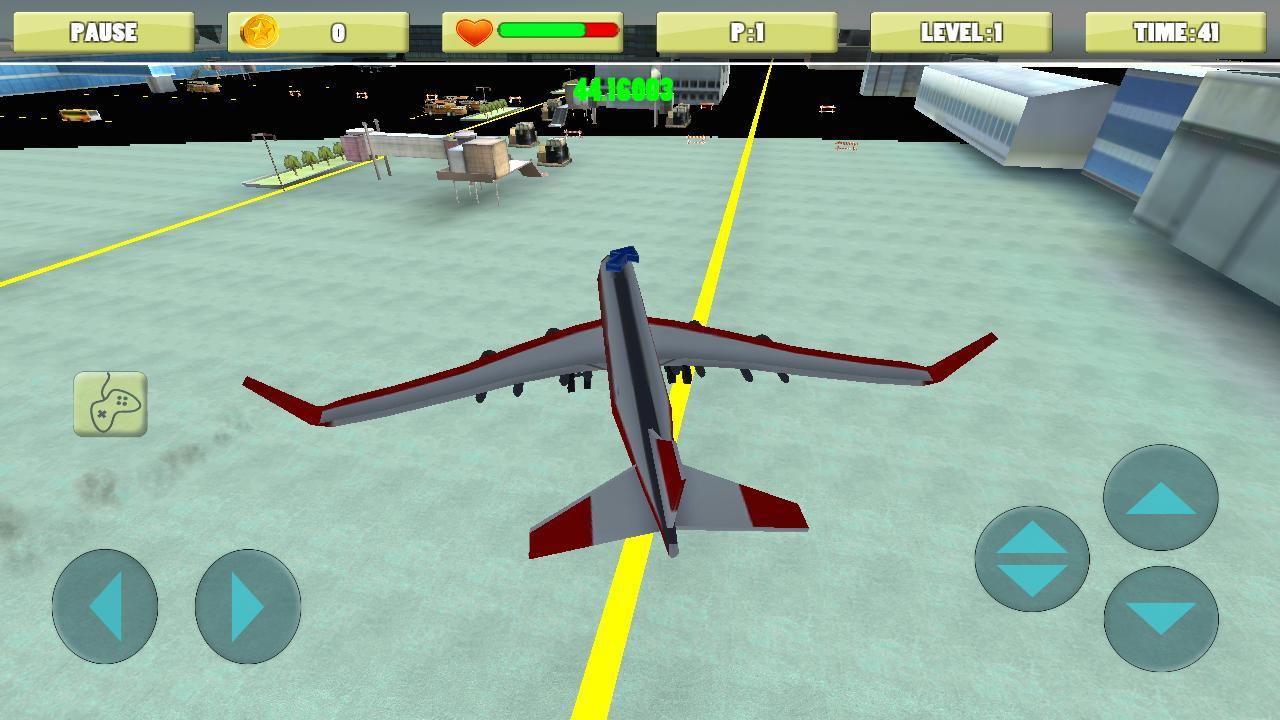Screen dimensions: 1280x720
Task: Tap the P:1 plane indicator
Action: tap(748, 31)
